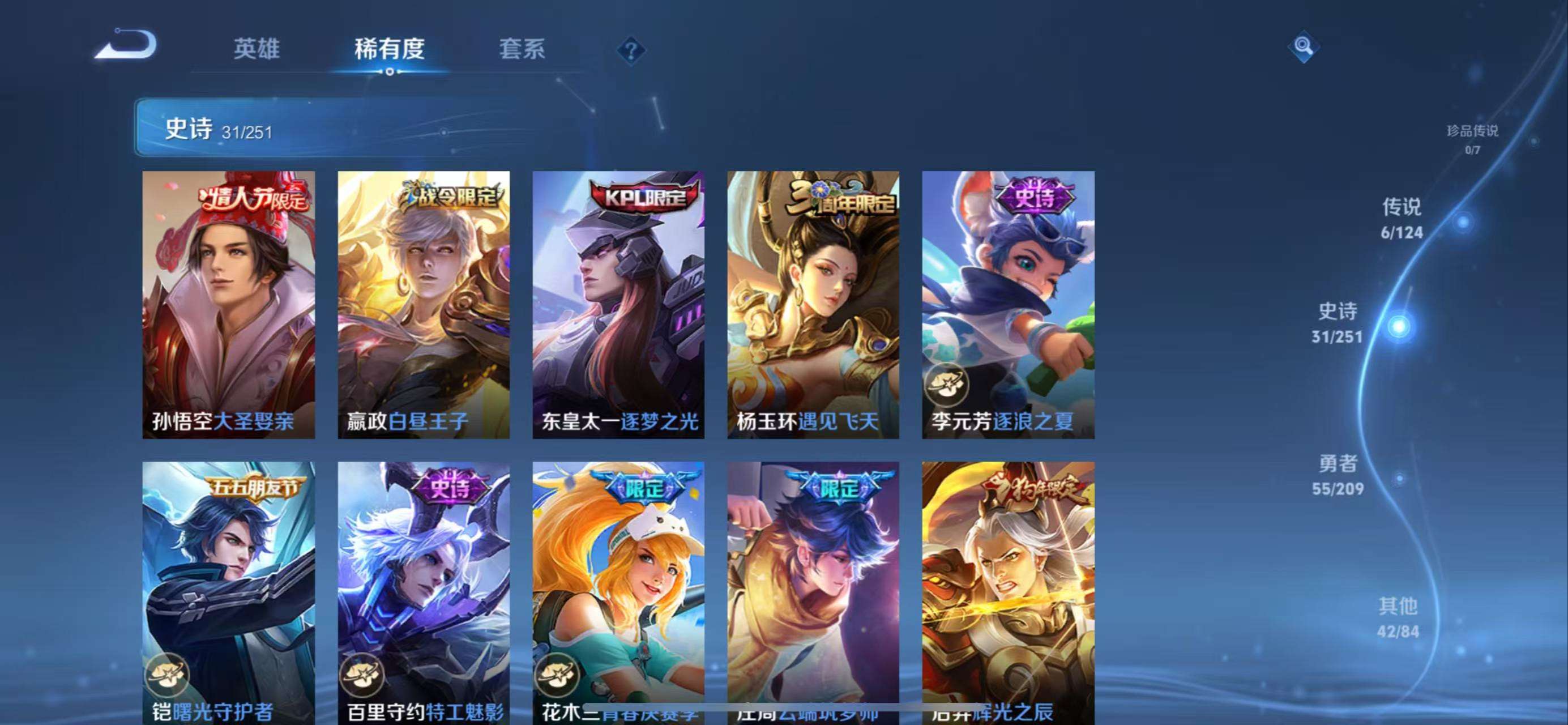Select 孙悟空 大圣娶亲 skin card

(x=228, y=304)
